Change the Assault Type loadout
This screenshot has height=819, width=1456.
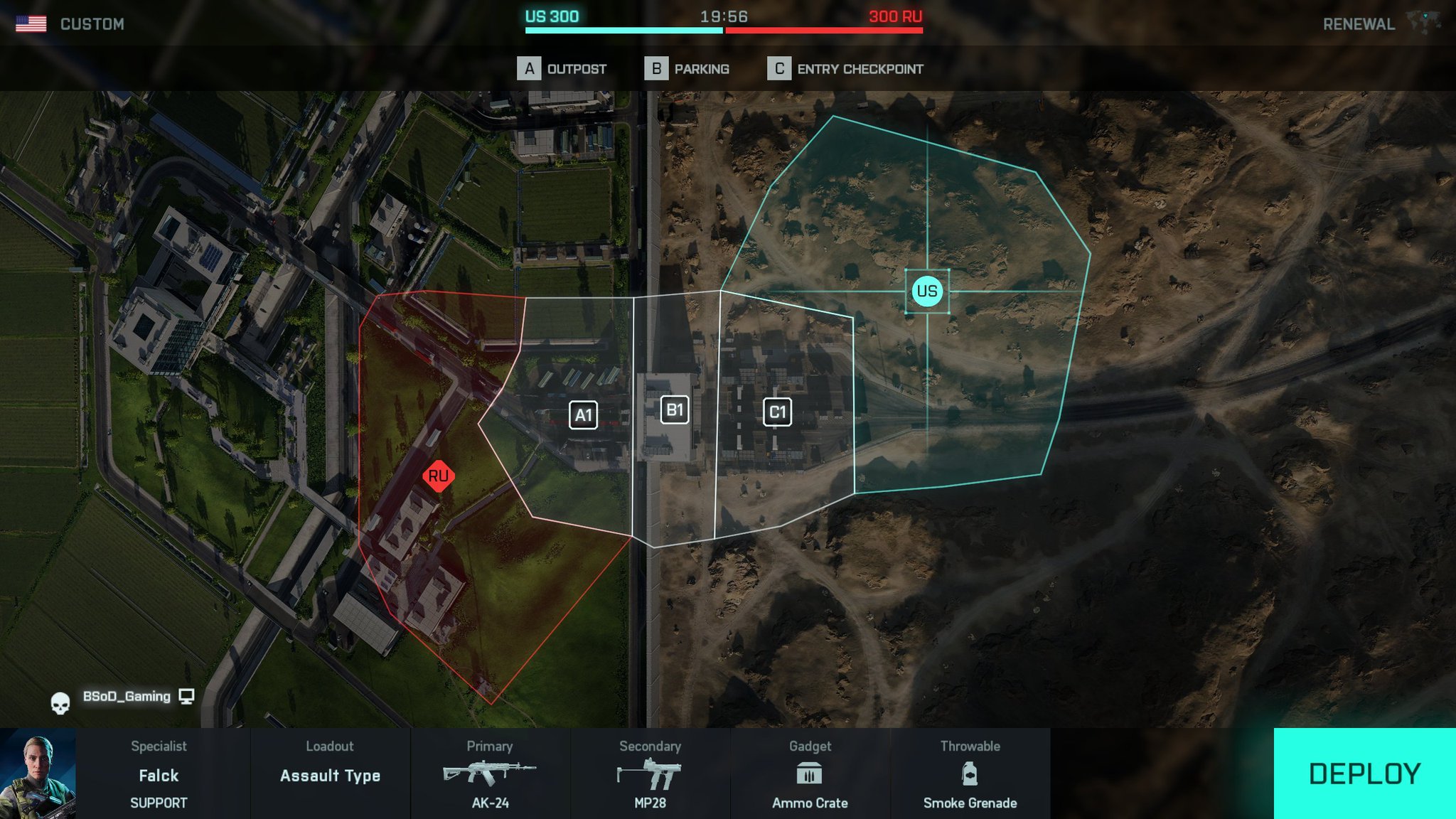click(x=330, y=774)
